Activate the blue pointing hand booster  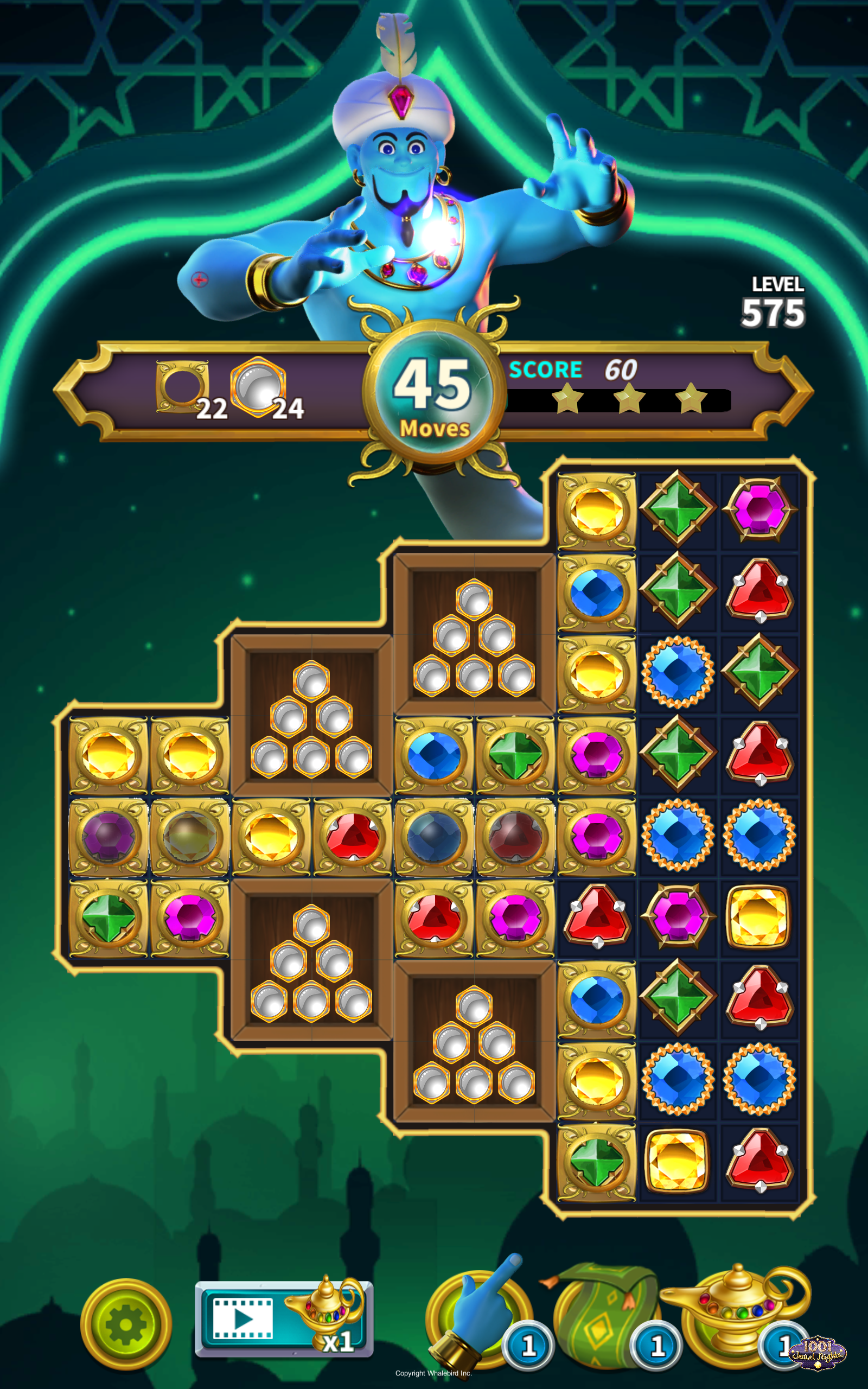tap(480, 1314)
